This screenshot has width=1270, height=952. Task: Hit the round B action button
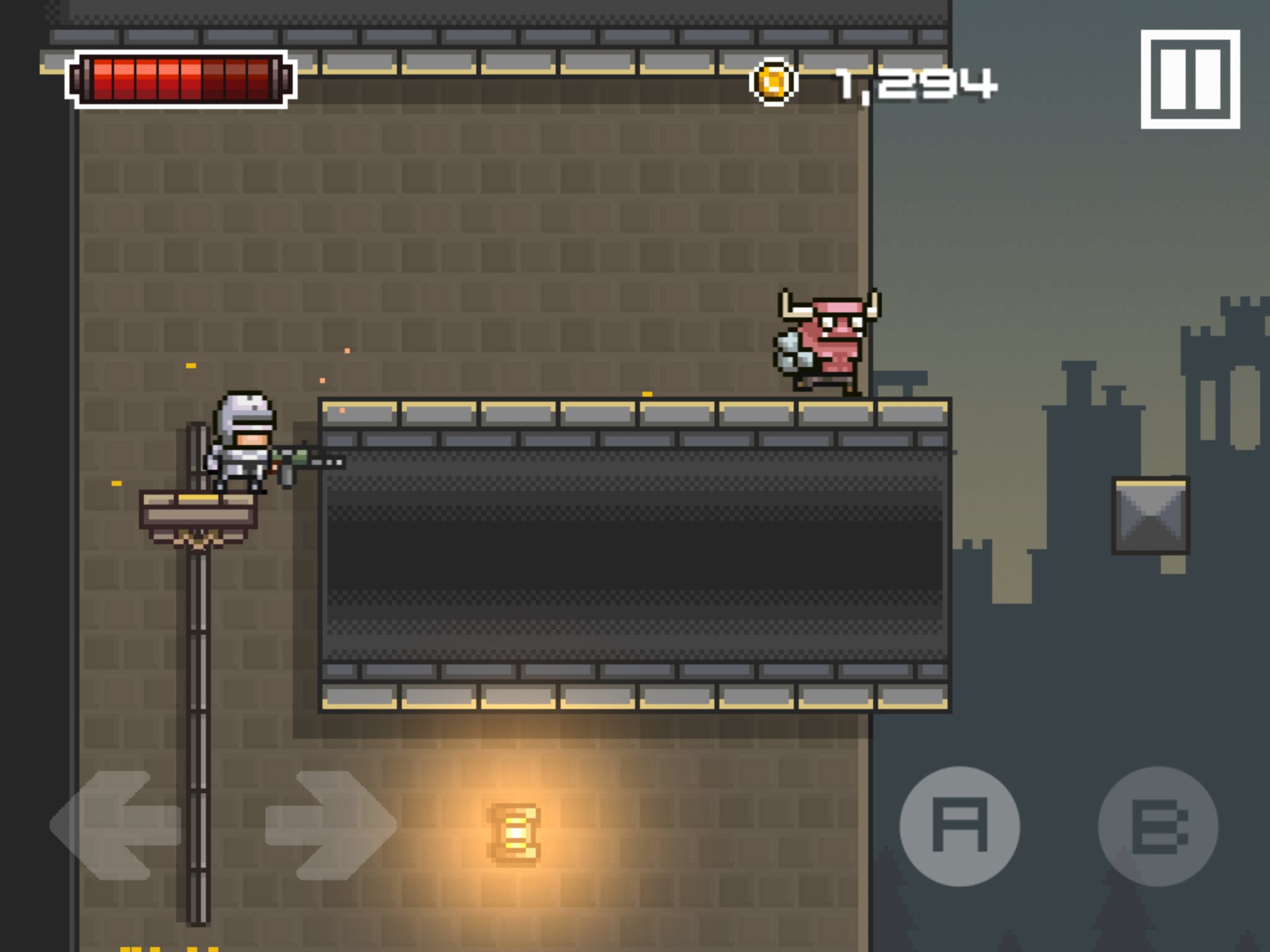click(1158, 826)
